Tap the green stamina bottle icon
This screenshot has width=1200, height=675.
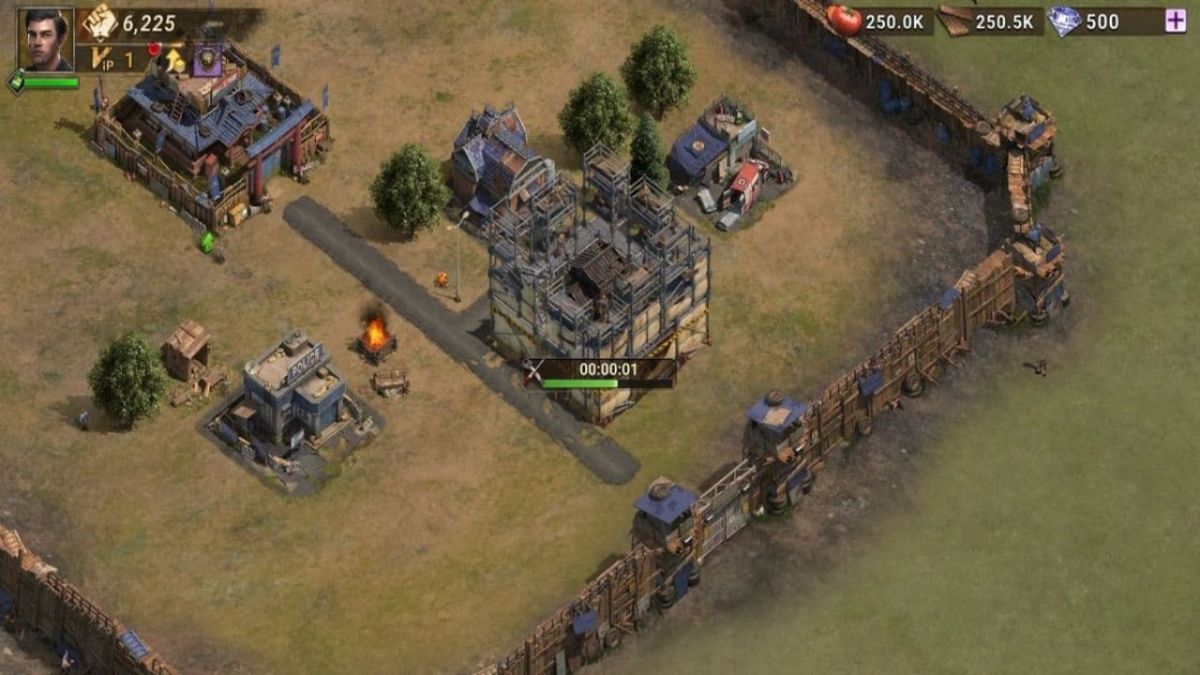coord(17,83)
